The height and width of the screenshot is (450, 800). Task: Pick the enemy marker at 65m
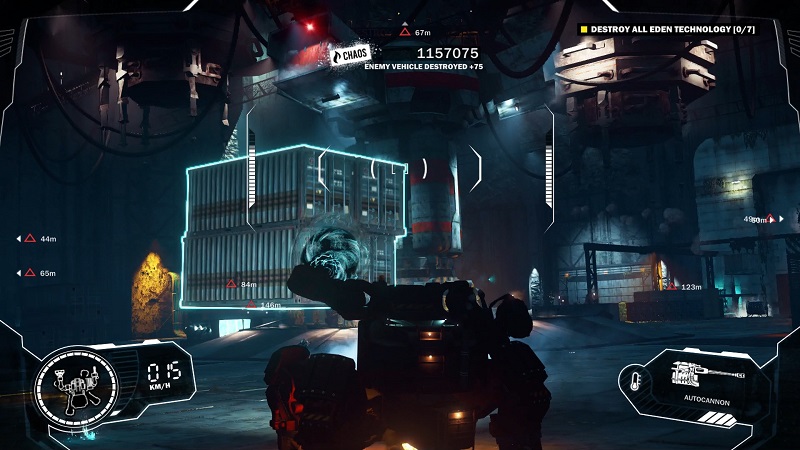coord(30,272)
